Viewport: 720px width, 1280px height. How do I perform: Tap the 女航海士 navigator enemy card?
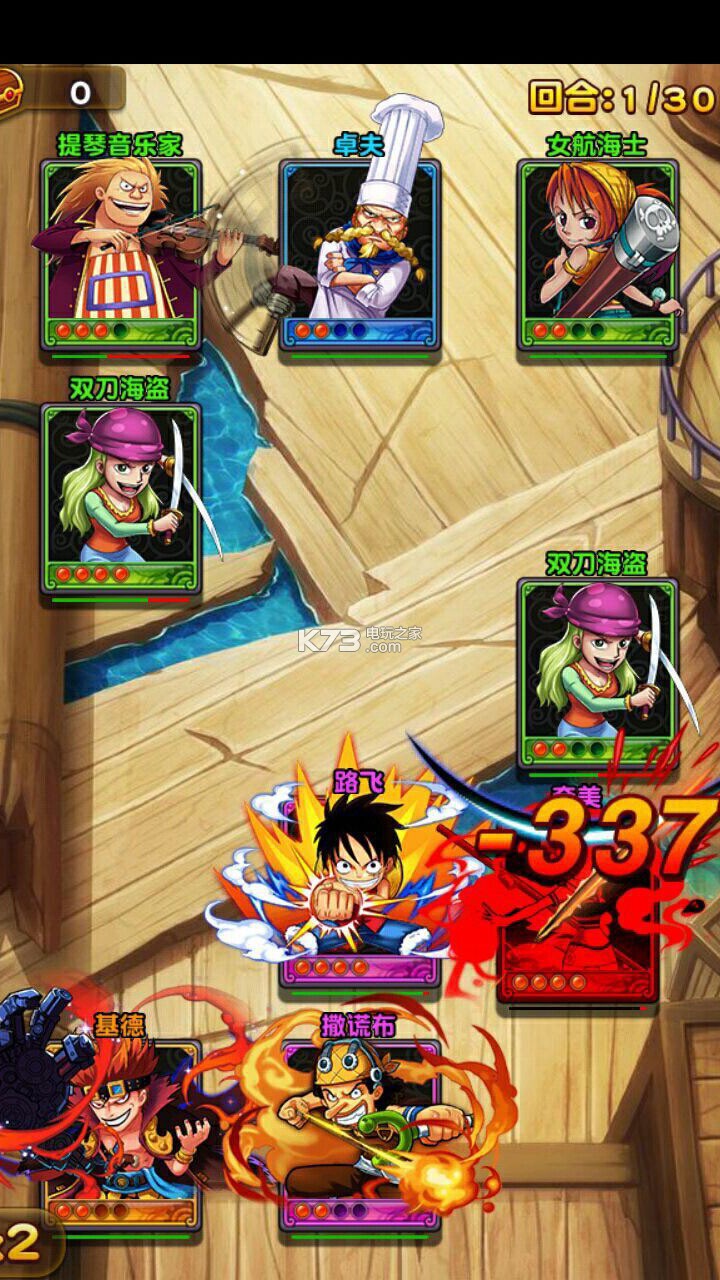598,253
